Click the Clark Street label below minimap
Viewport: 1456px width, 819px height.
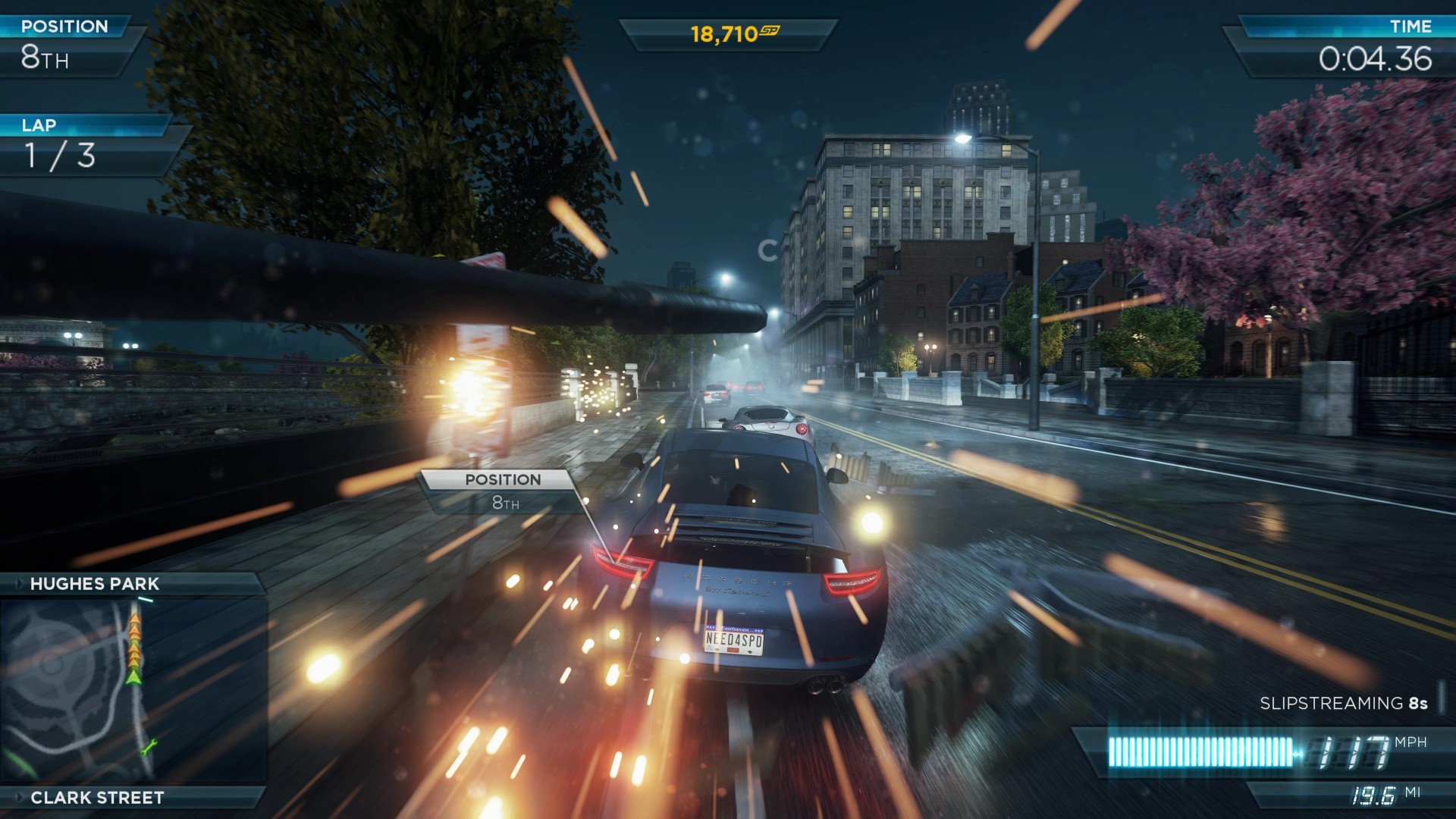click(x=97, y=798)
